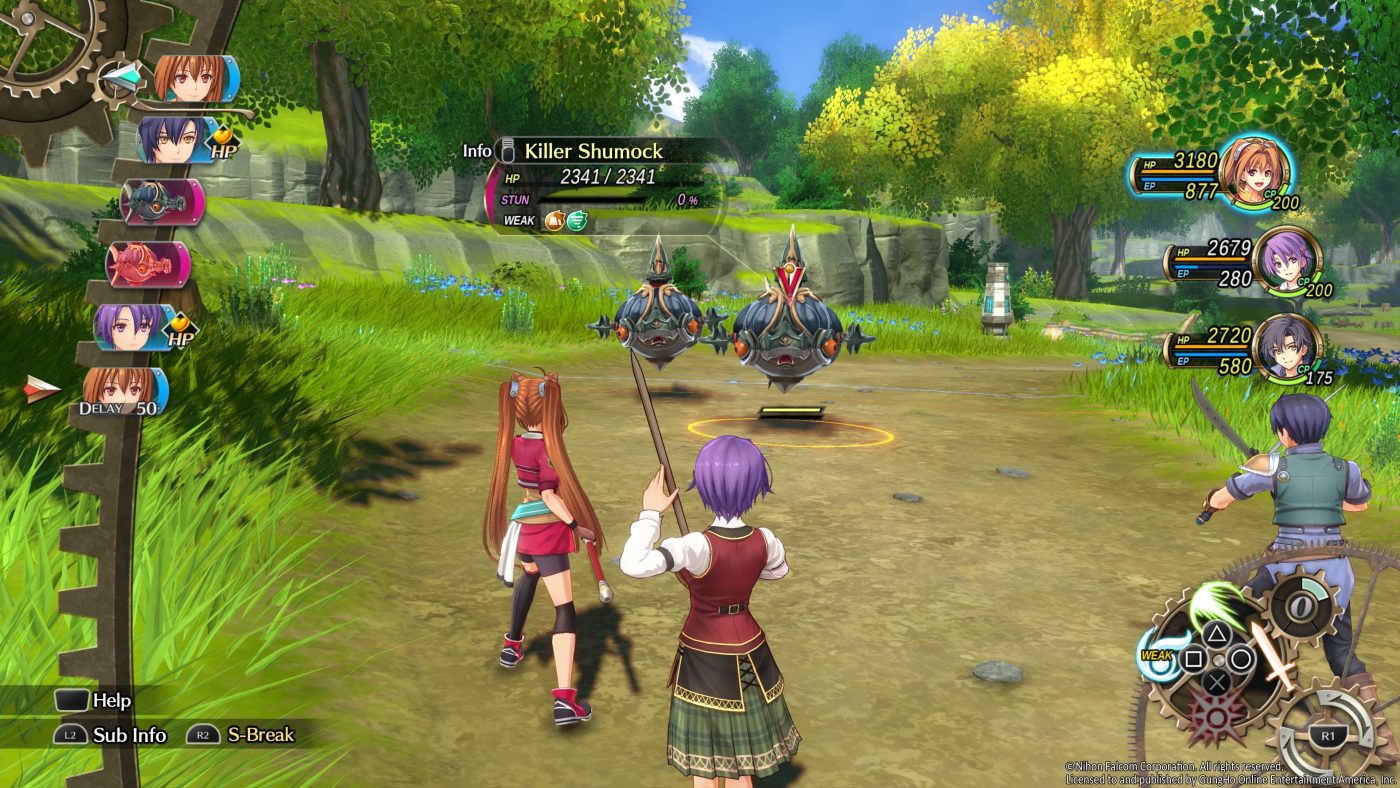1400x788 pixels.
Task: Select the purple-haired party member portrait
Action: tap(1286, 262)
